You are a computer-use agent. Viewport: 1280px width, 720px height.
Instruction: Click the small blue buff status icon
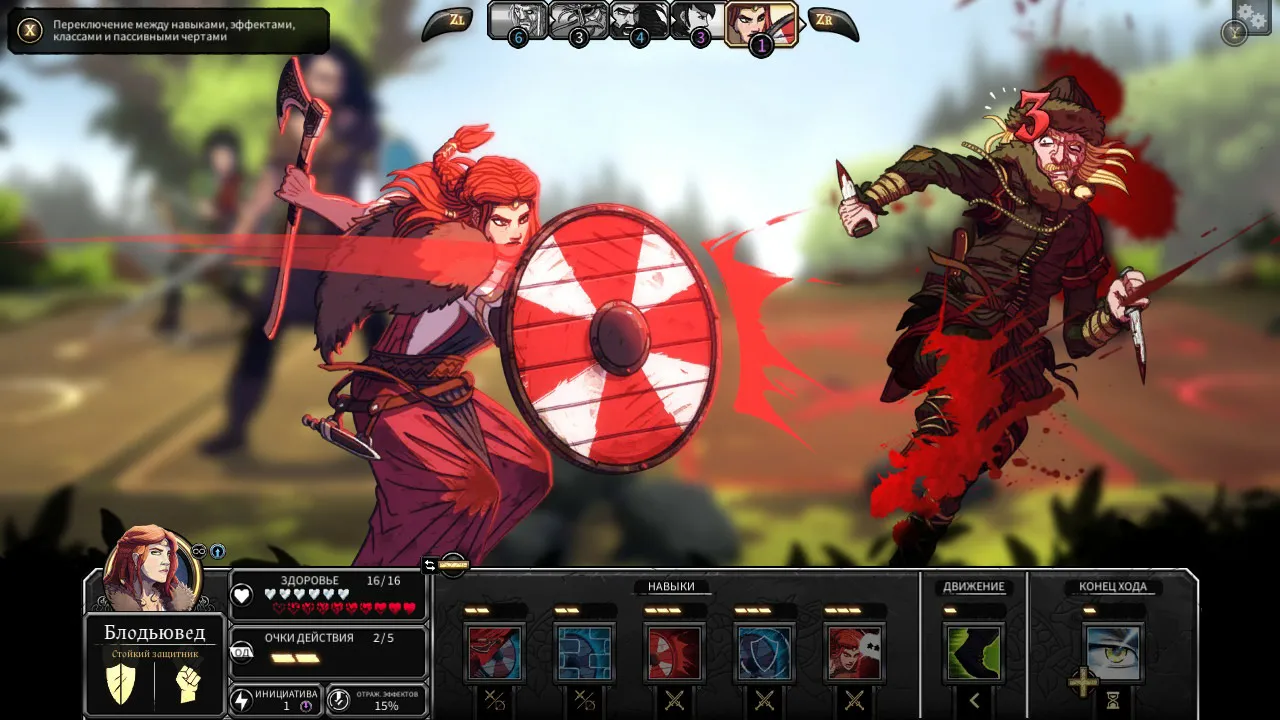217,551
